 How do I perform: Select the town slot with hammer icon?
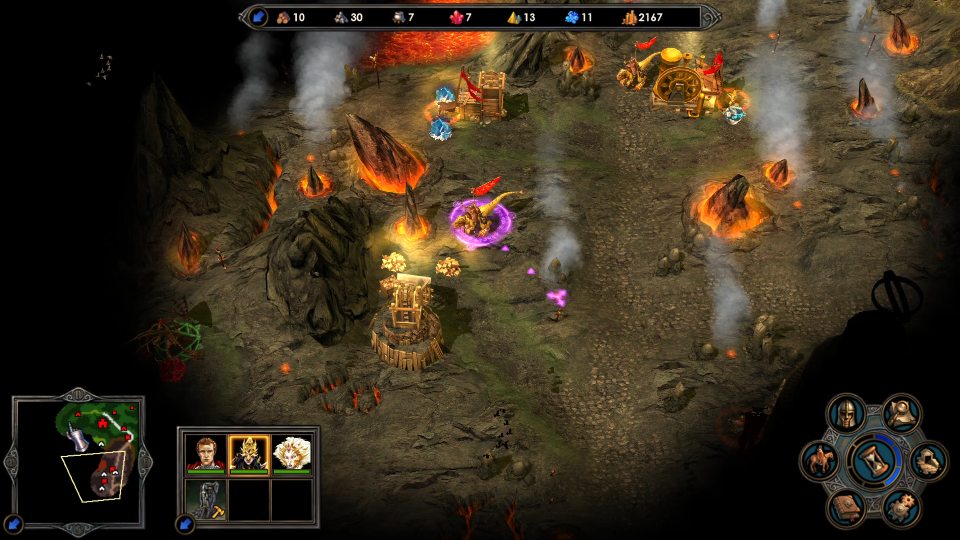206,498
